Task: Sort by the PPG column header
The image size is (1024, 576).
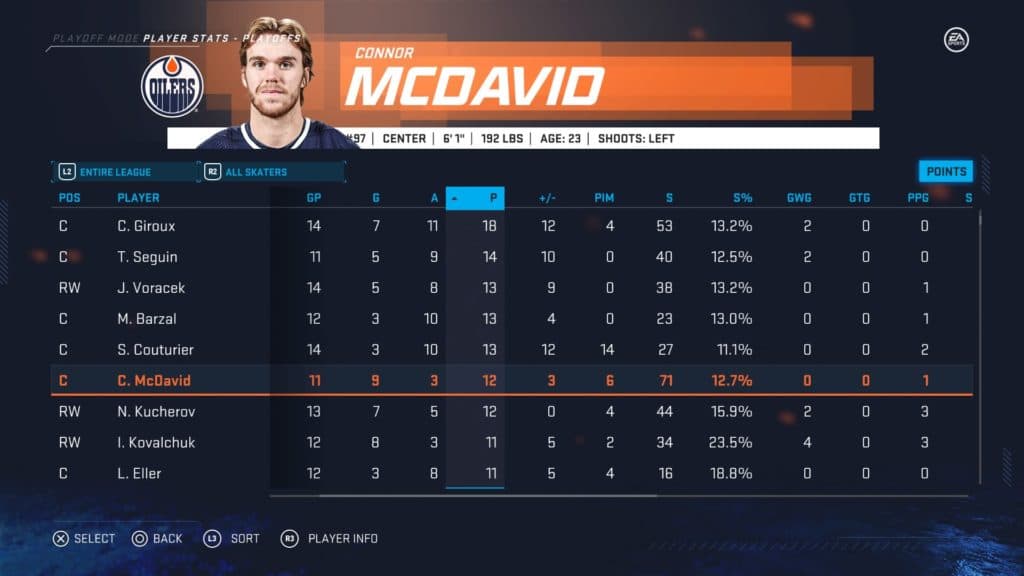Action: [918, 198]
